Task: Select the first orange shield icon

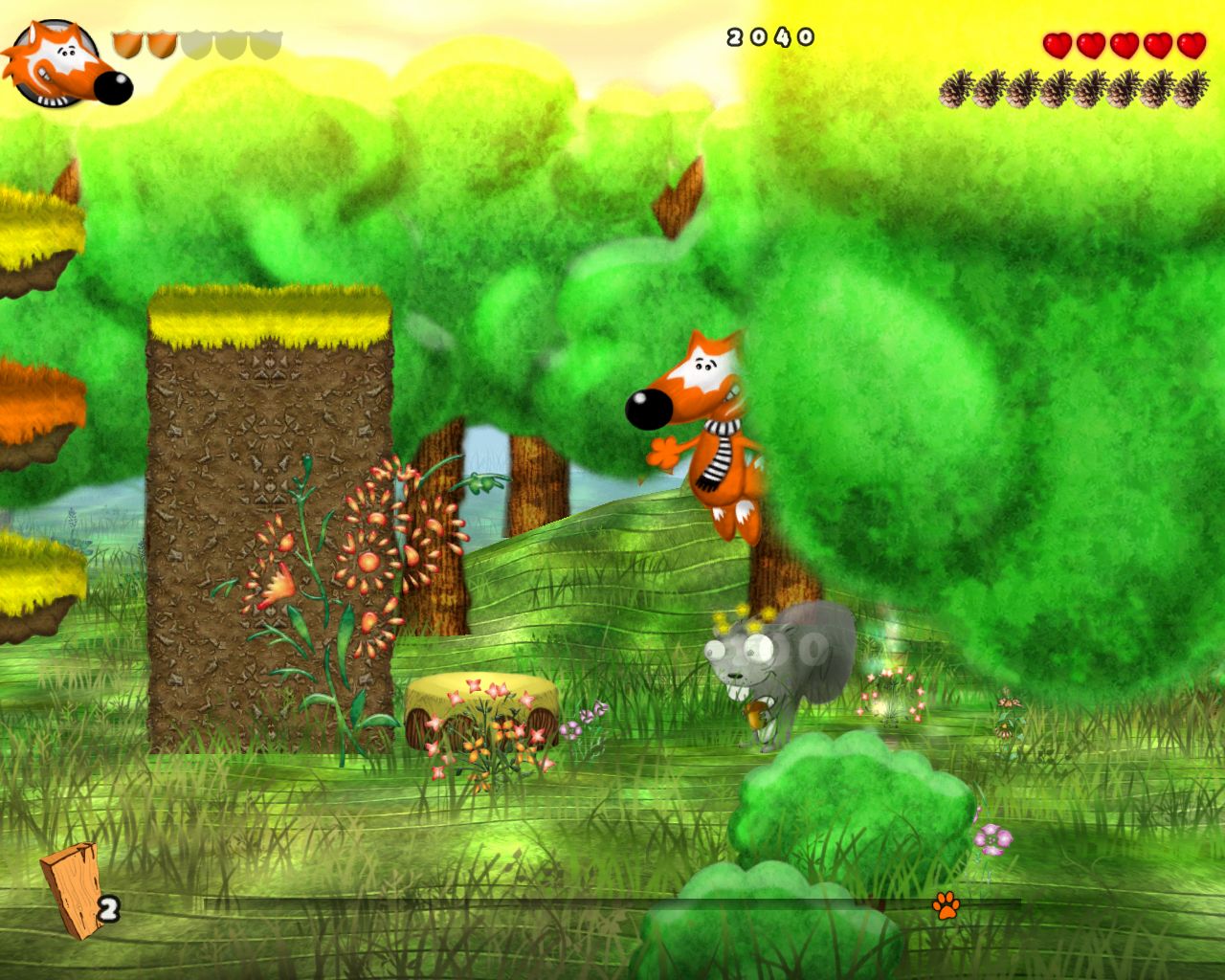Action: coord(127,43)
